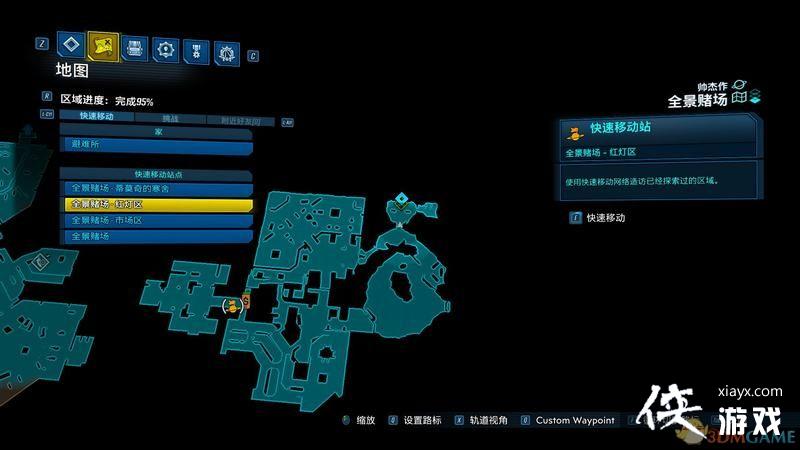
Task: Click the diamond objective marker on the map
Action: pyautogui.click(x=403, y=201)
